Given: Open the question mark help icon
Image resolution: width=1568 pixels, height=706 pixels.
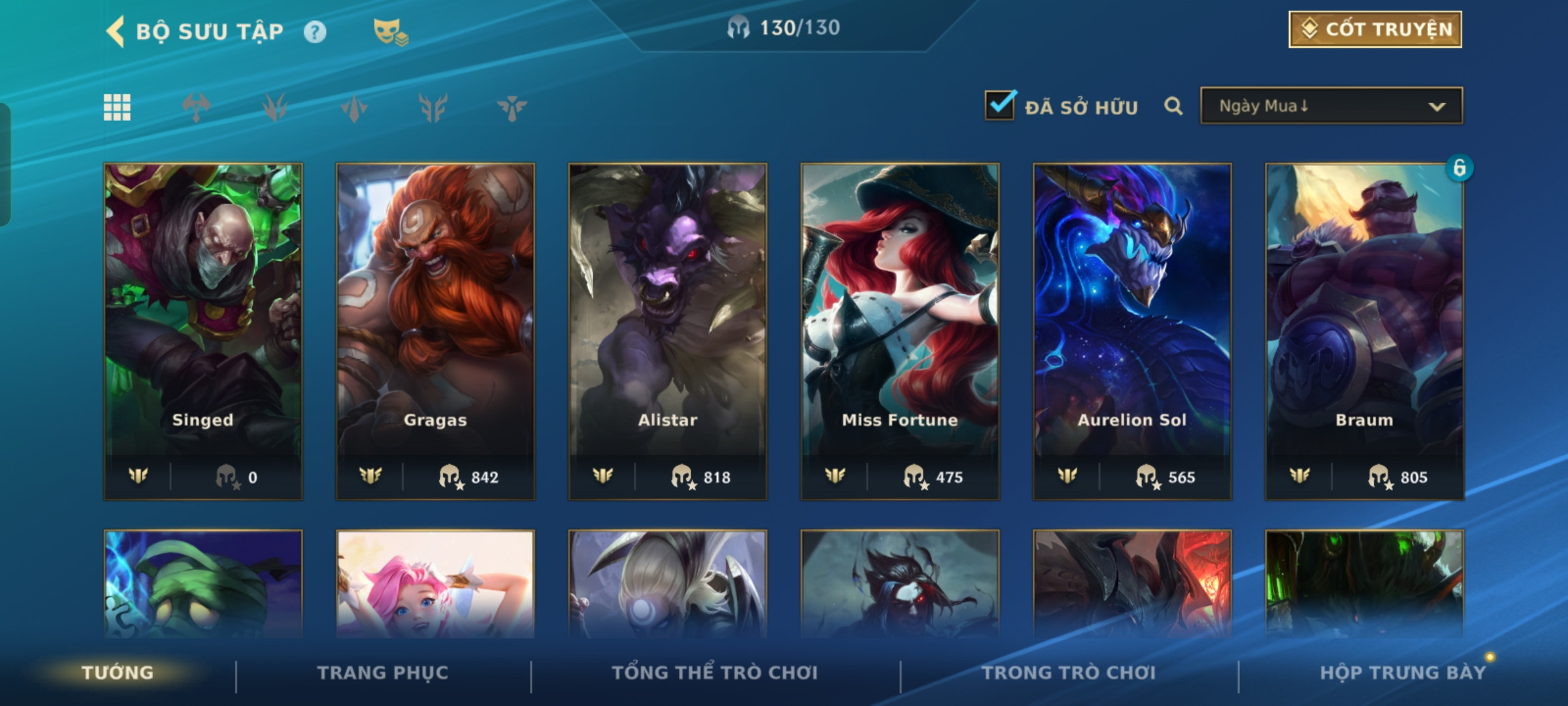Looking at the screenshot, I should (x=315, y=32).
